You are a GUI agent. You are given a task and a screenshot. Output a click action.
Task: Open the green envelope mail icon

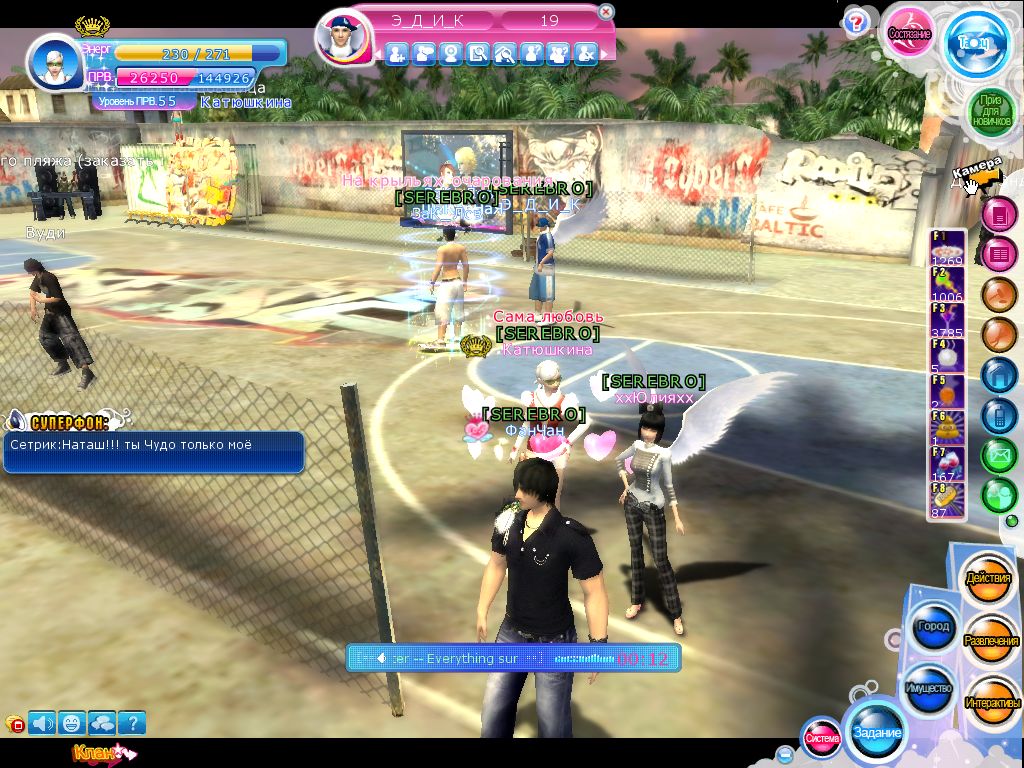[x=998, y=455]
